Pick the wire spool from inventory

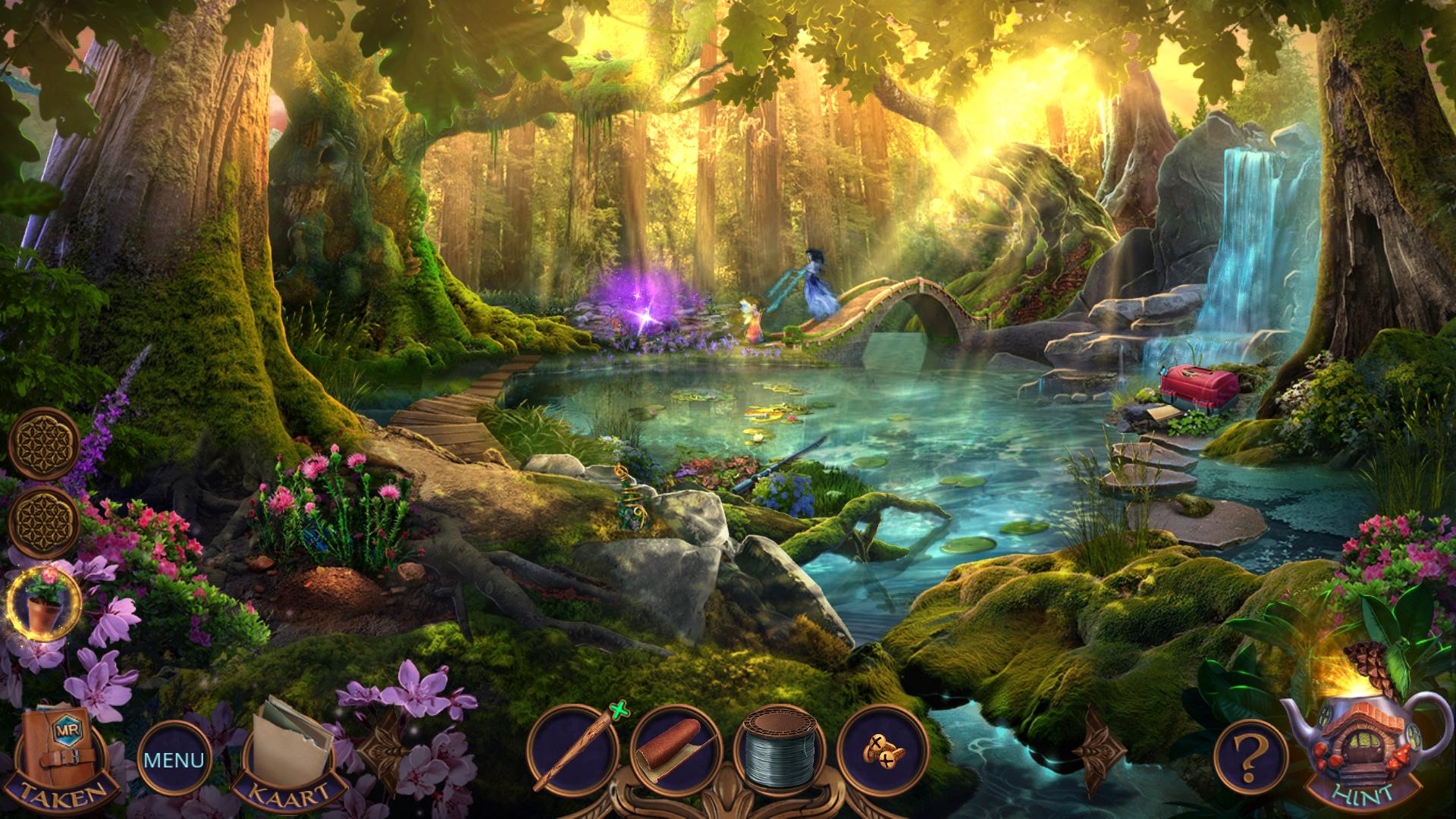(x=780, y=752)
